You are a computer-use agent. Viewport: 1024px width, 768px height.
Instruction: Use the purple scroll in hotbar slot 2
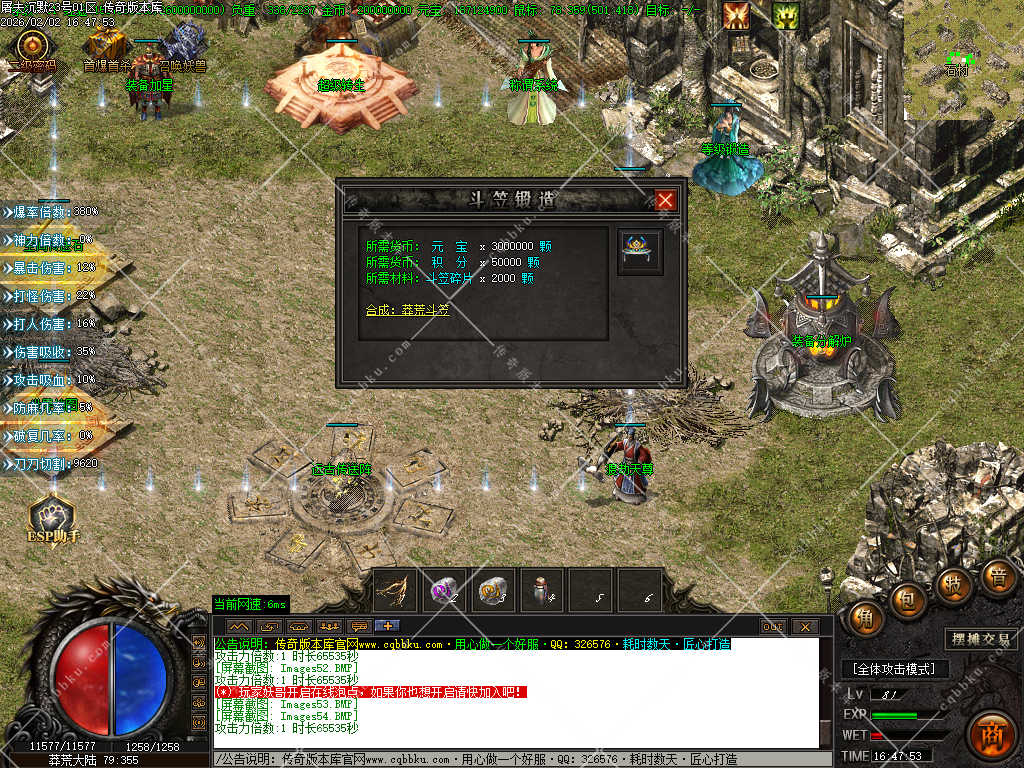(444, 590)
